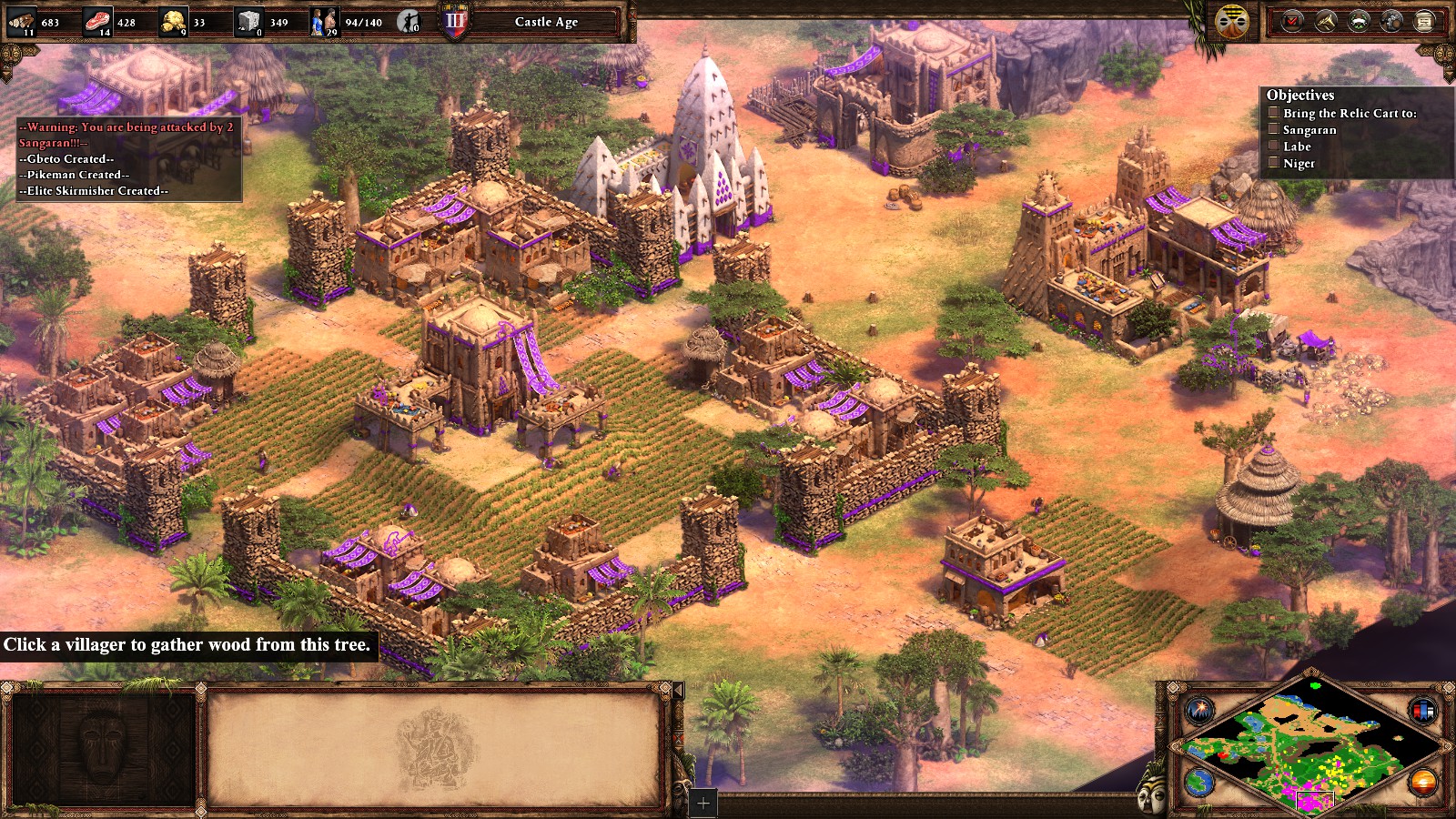
Task: Open the chat scroll icon
Action: [1424, 21]
